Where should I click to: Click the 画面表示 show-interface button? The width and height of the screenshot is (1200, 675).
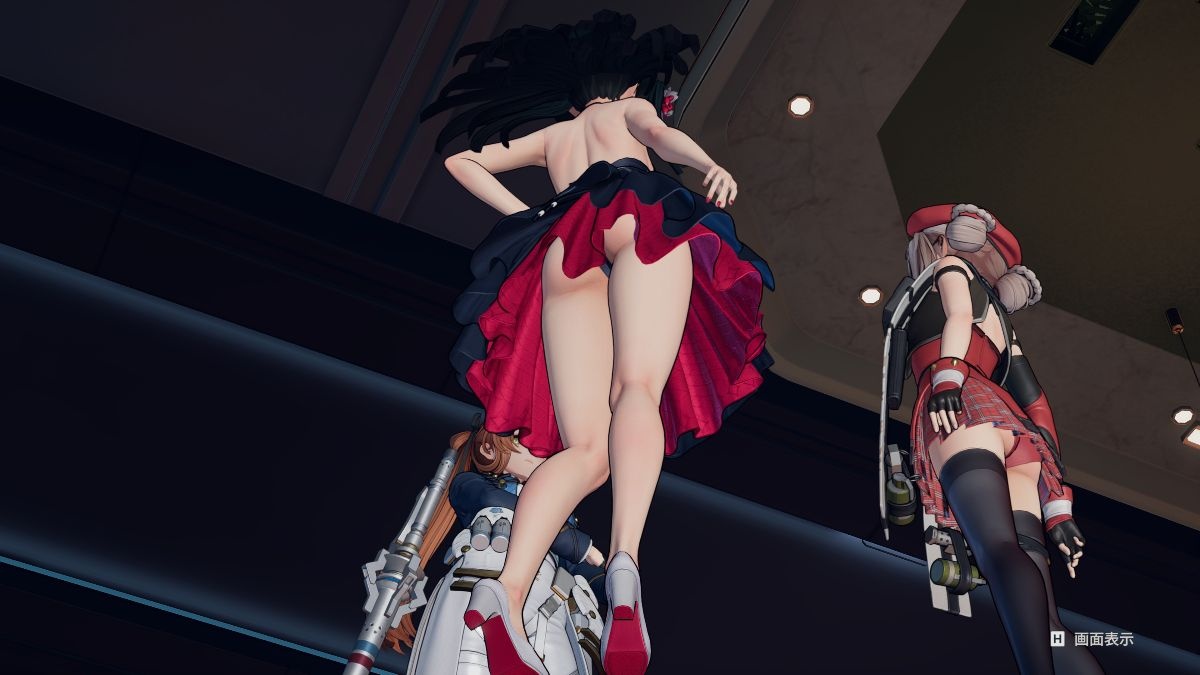[x=1092, y=639]
